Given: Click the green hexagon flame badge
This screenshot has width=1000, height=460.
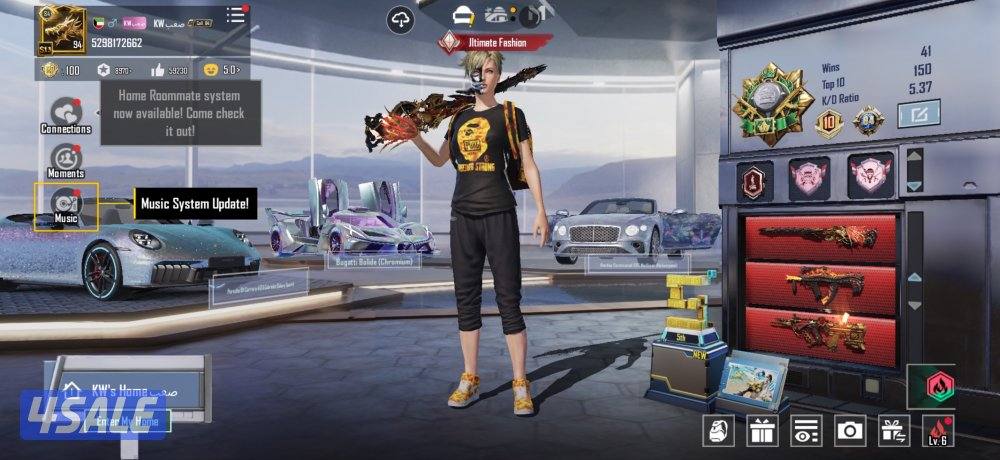Looking at the screenshot, I should 930,384.
